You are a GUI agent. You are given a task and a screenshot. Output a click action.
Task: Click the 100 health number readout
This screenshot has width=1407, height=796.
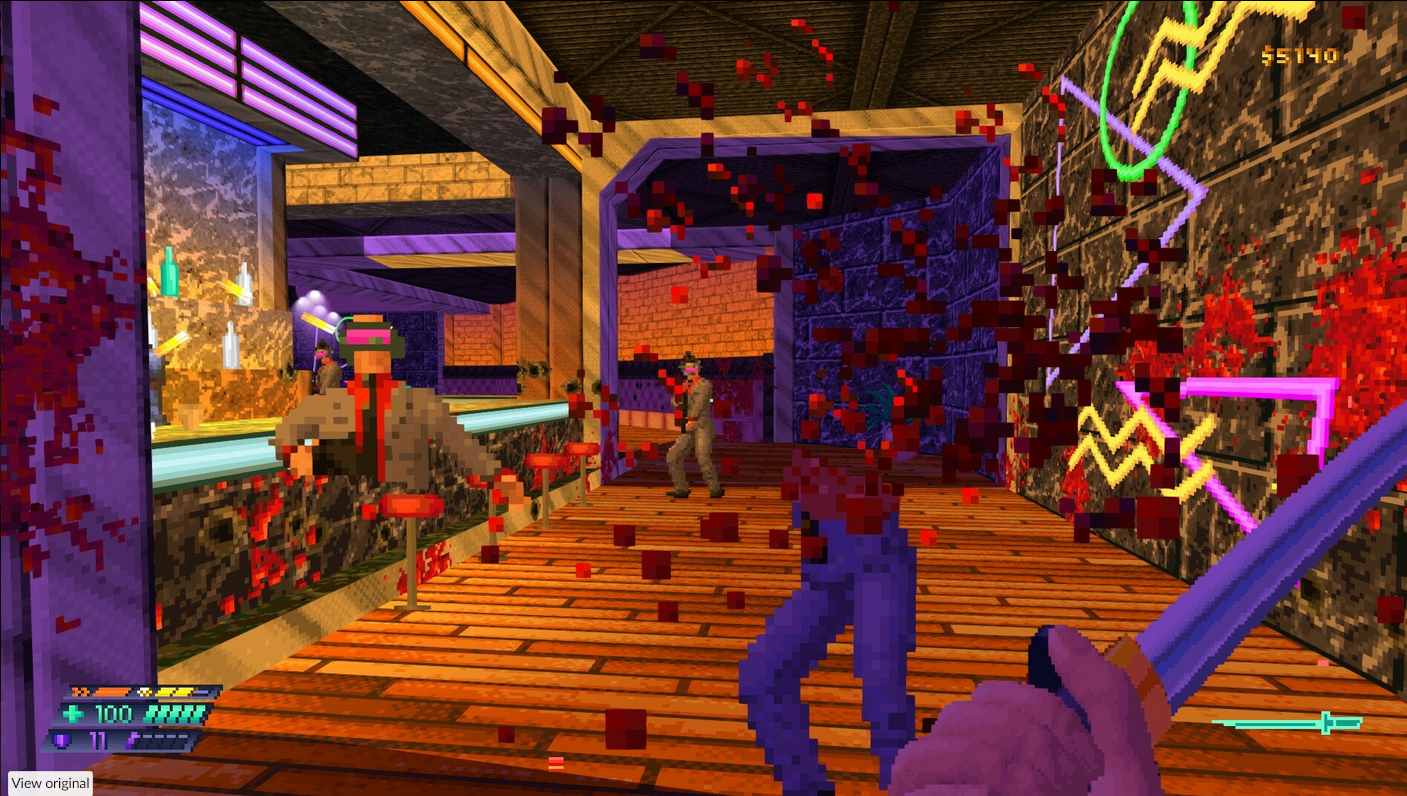(x=113, y=713)
